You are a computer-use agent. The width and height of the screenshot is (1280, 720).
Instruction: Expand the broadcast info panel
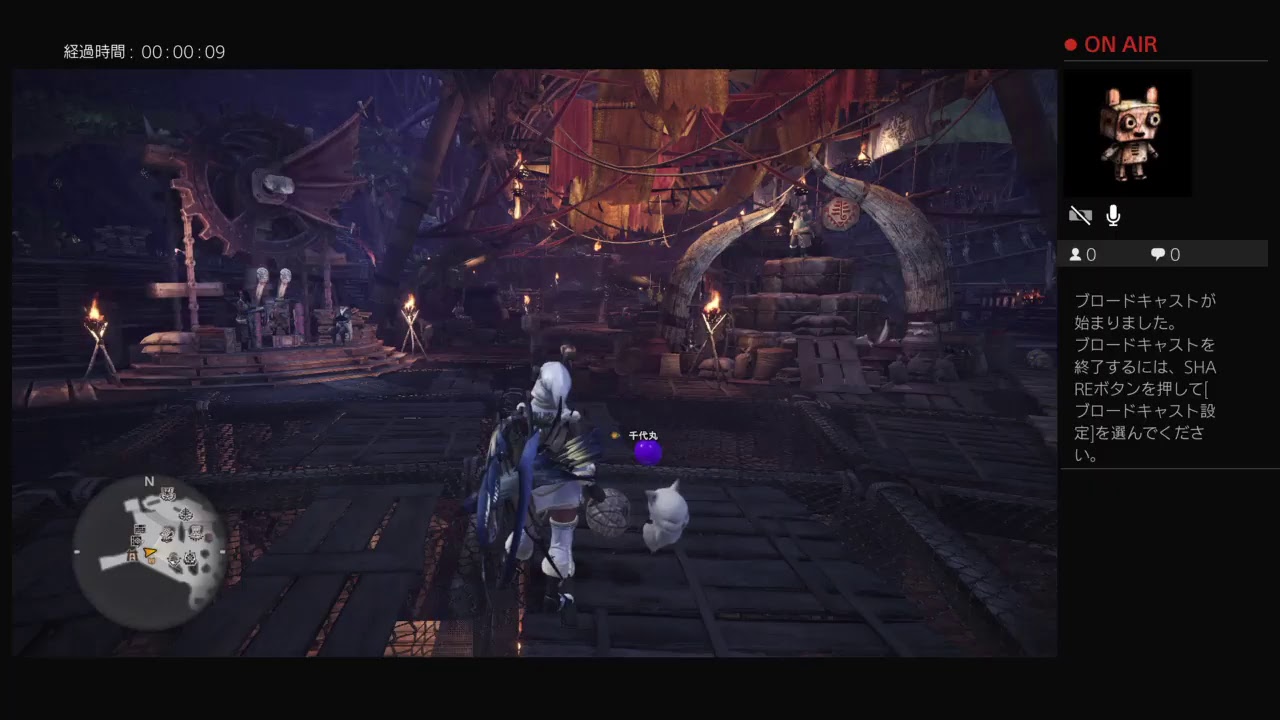1150,380
